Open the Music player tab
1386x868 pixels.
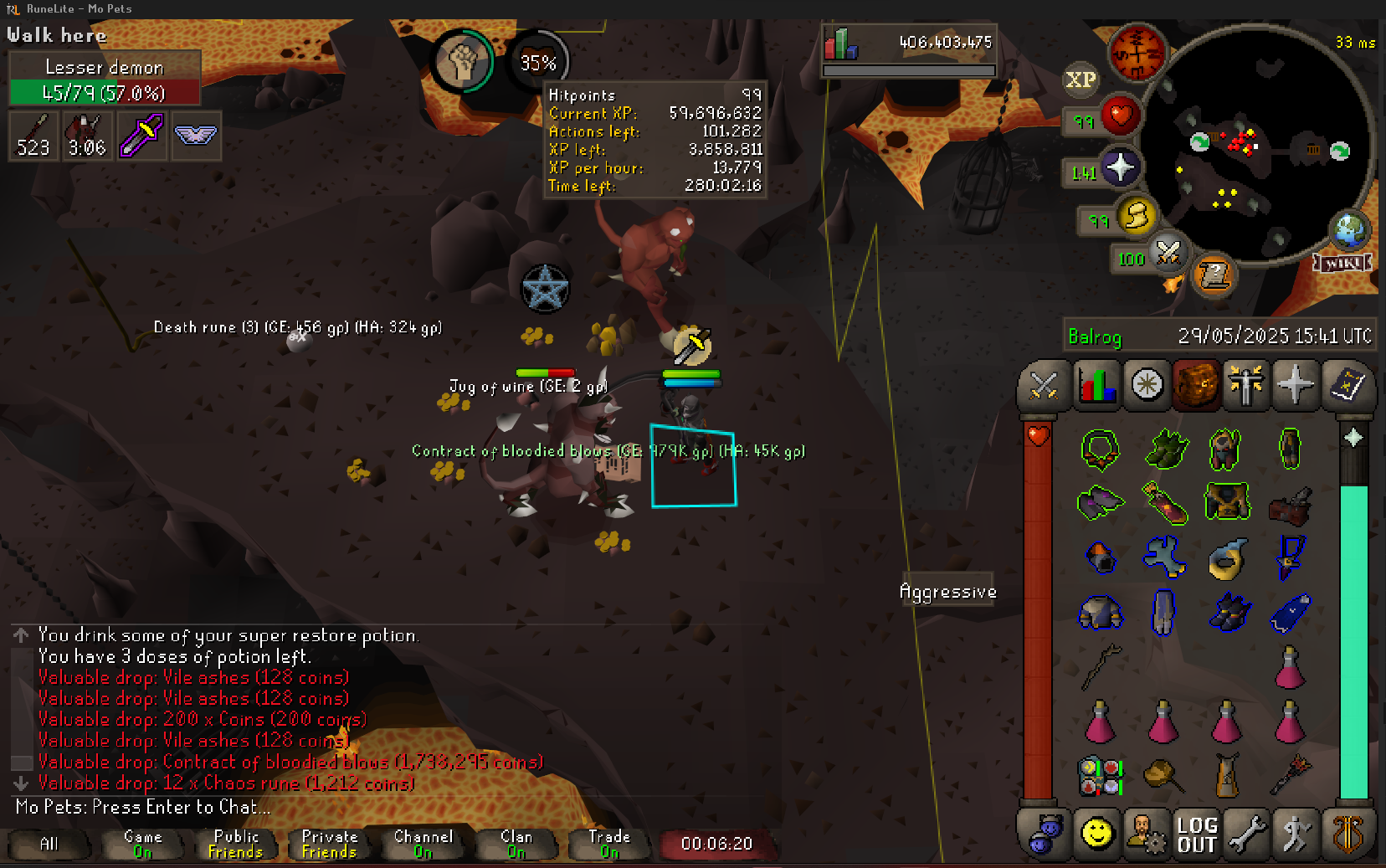click(1347, 835)
